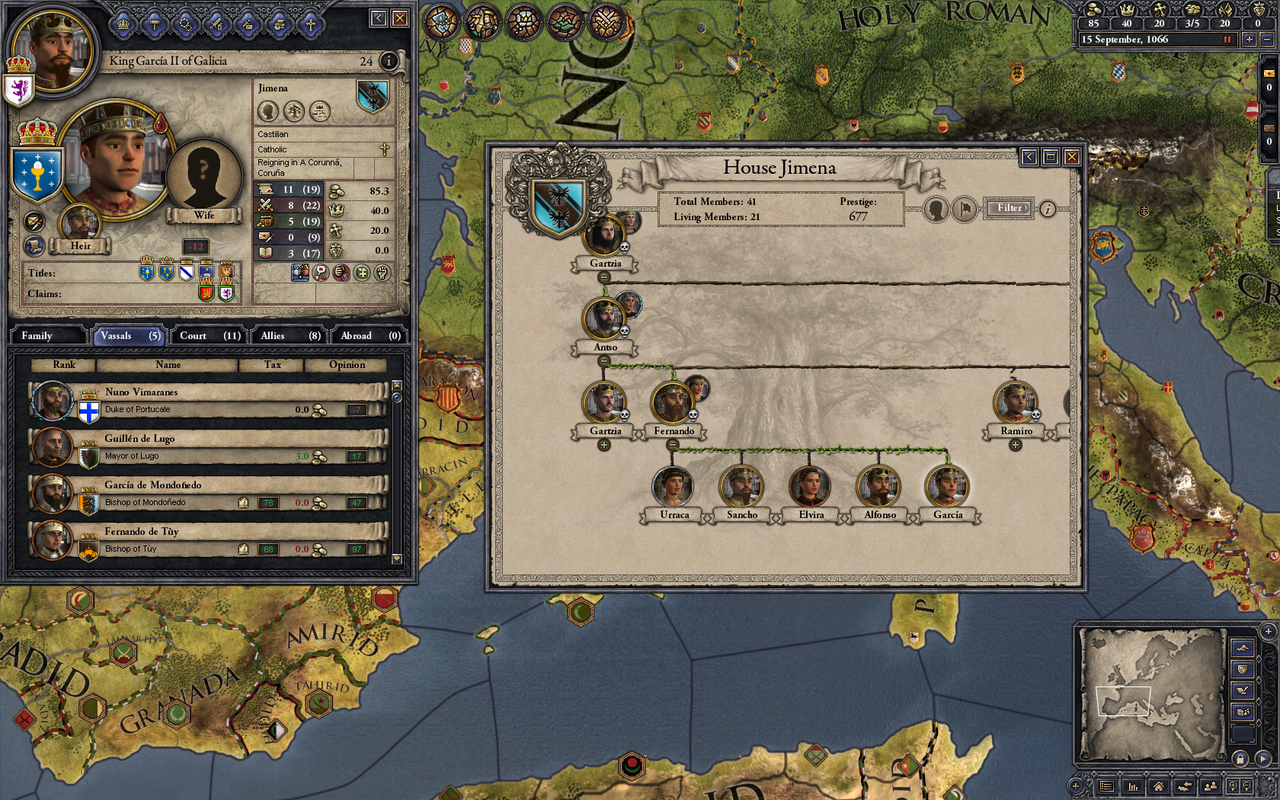This screenshot has width=1280, height=800.
Task: Sort the vassal list by Opinion
Action: click(x=347, y=365)
